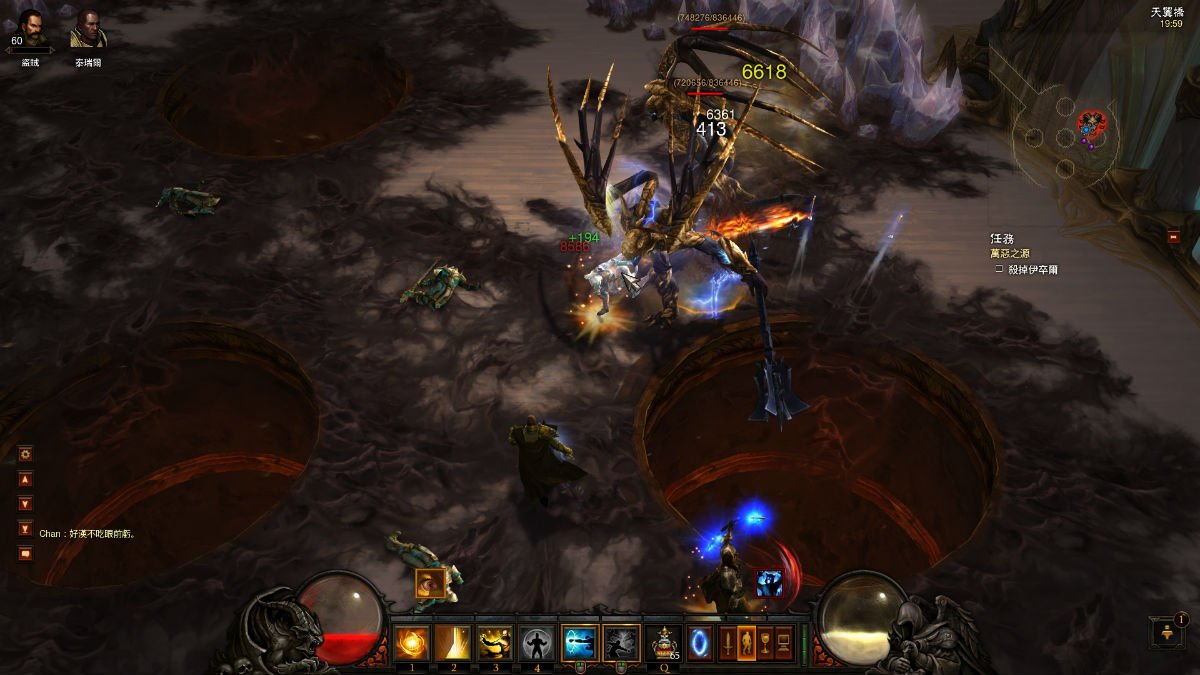Use the golden monk skill in slot 3

coord(495,642)
